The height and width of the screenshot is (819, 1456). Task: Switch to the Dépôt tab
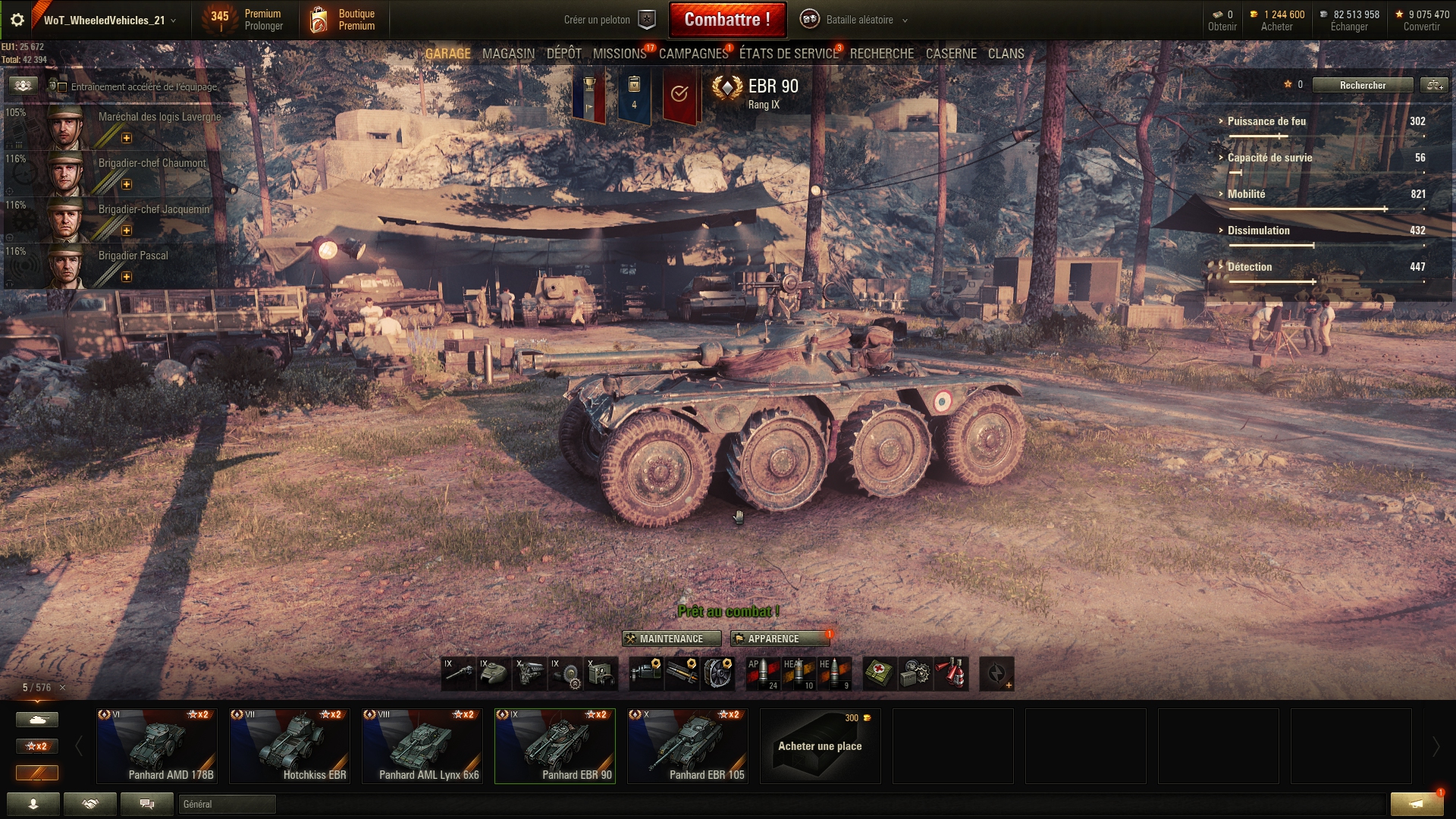(563, 54)
